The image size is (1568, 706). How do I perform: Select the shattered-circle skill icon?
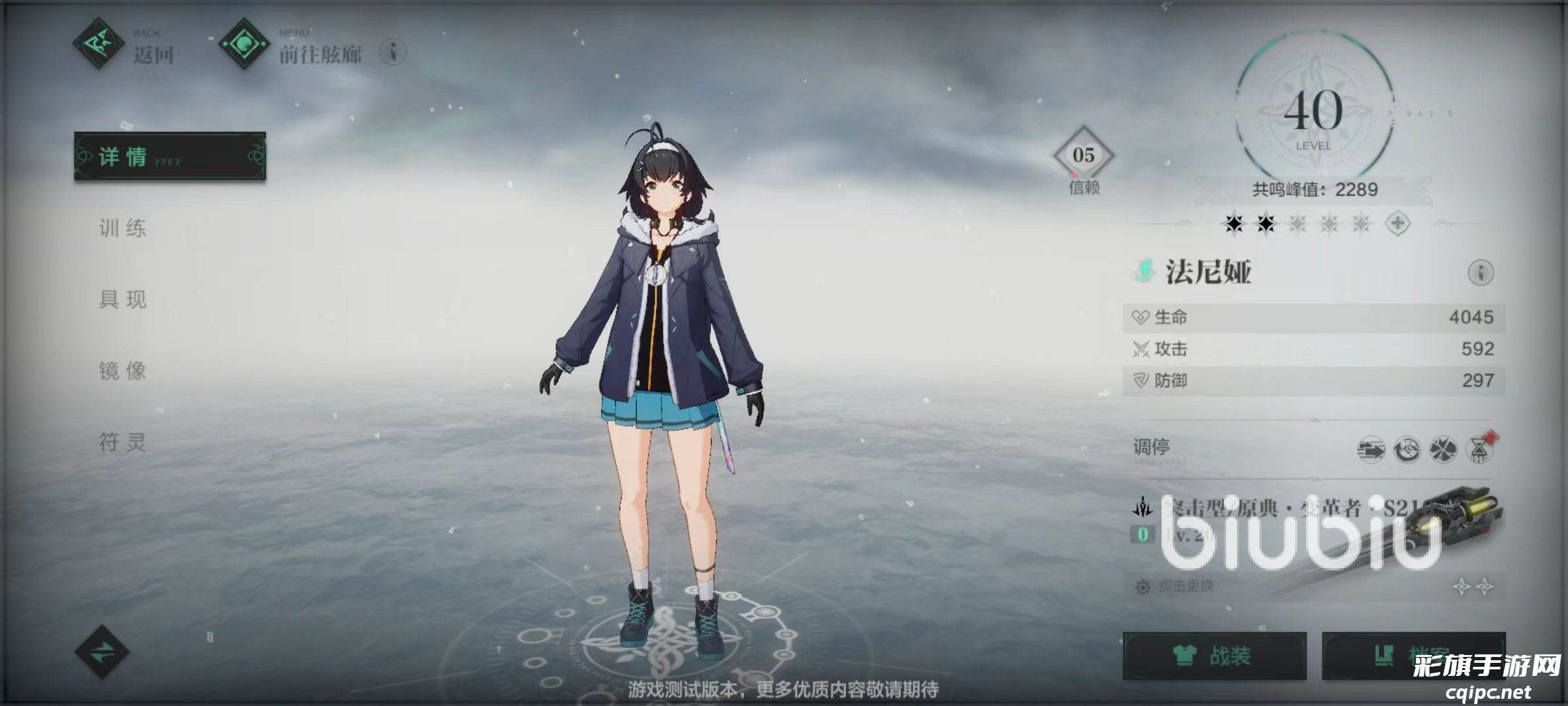point(1443,450)
